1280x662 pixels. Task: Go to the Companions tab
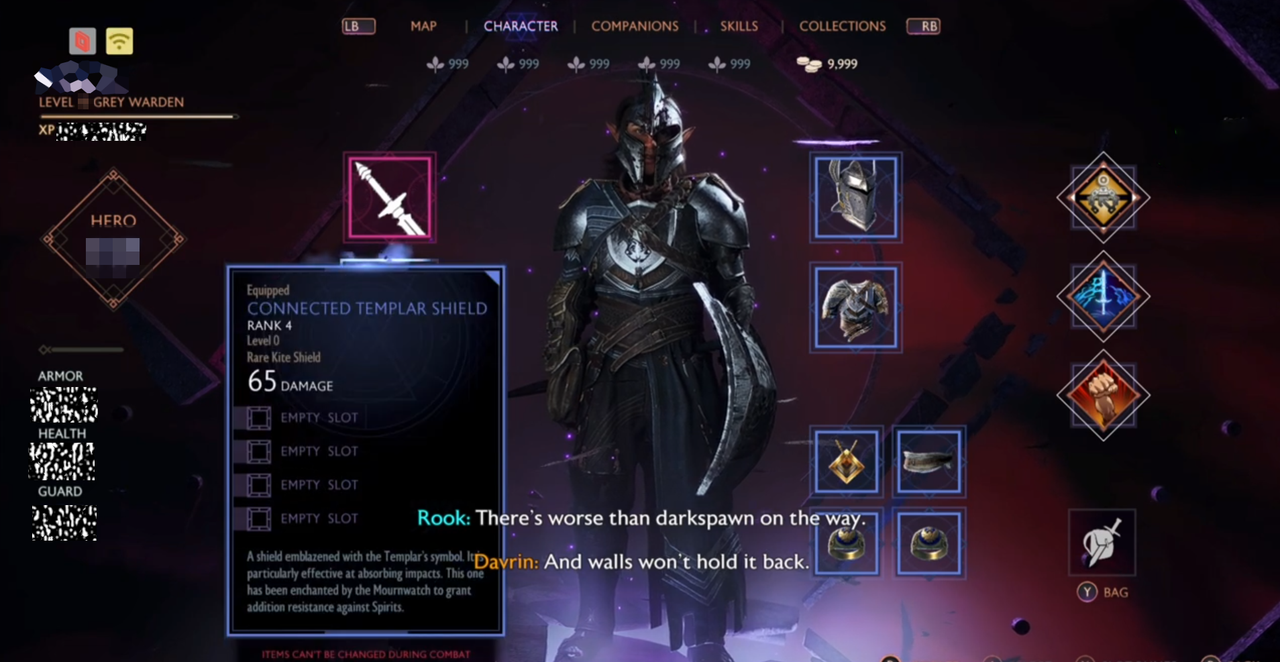pyautogui.click(x=635, y=26)
